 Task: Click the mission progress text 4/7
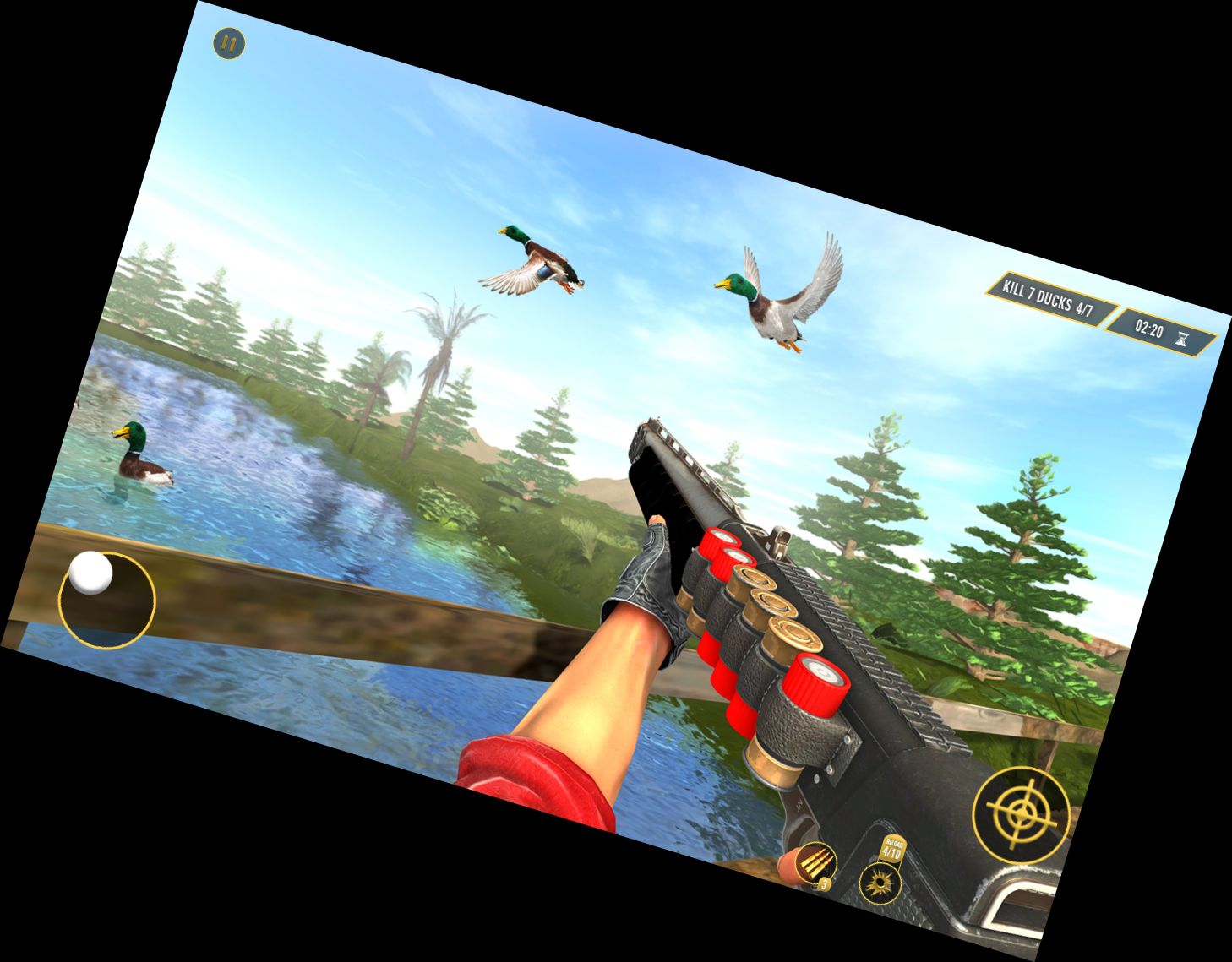click(x=1084, y=308)
